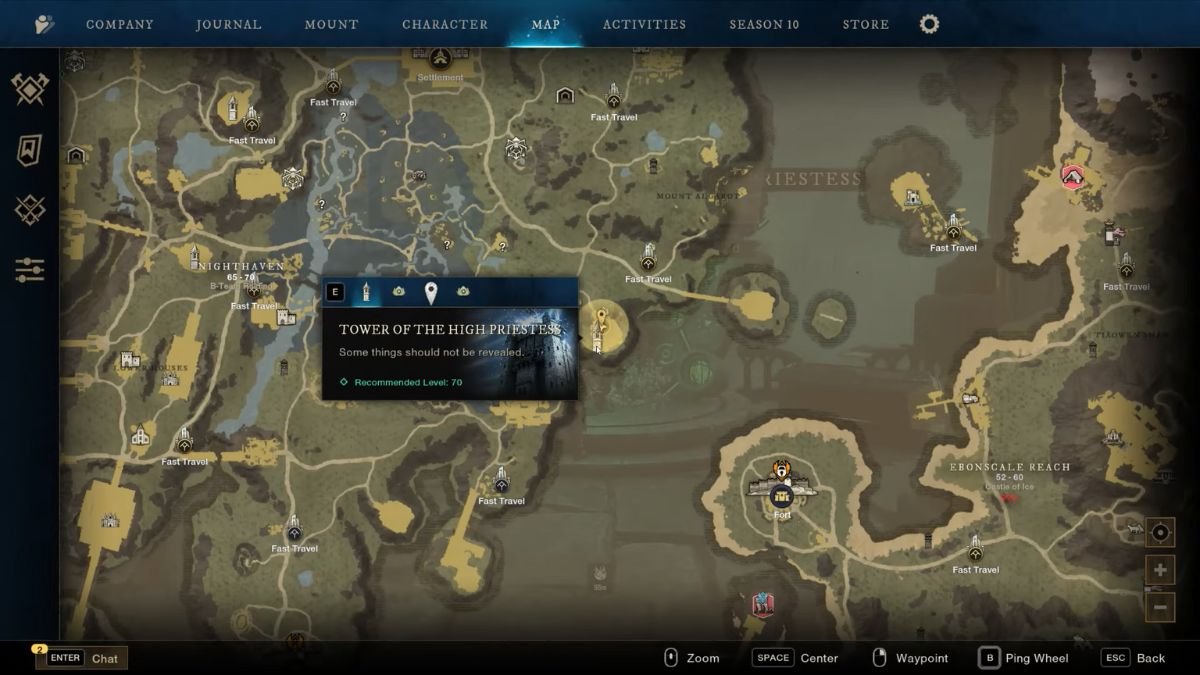The width and height of the screenshot is (1200, 675).
Task: Switch to the Journal screen
Action: 229,24
